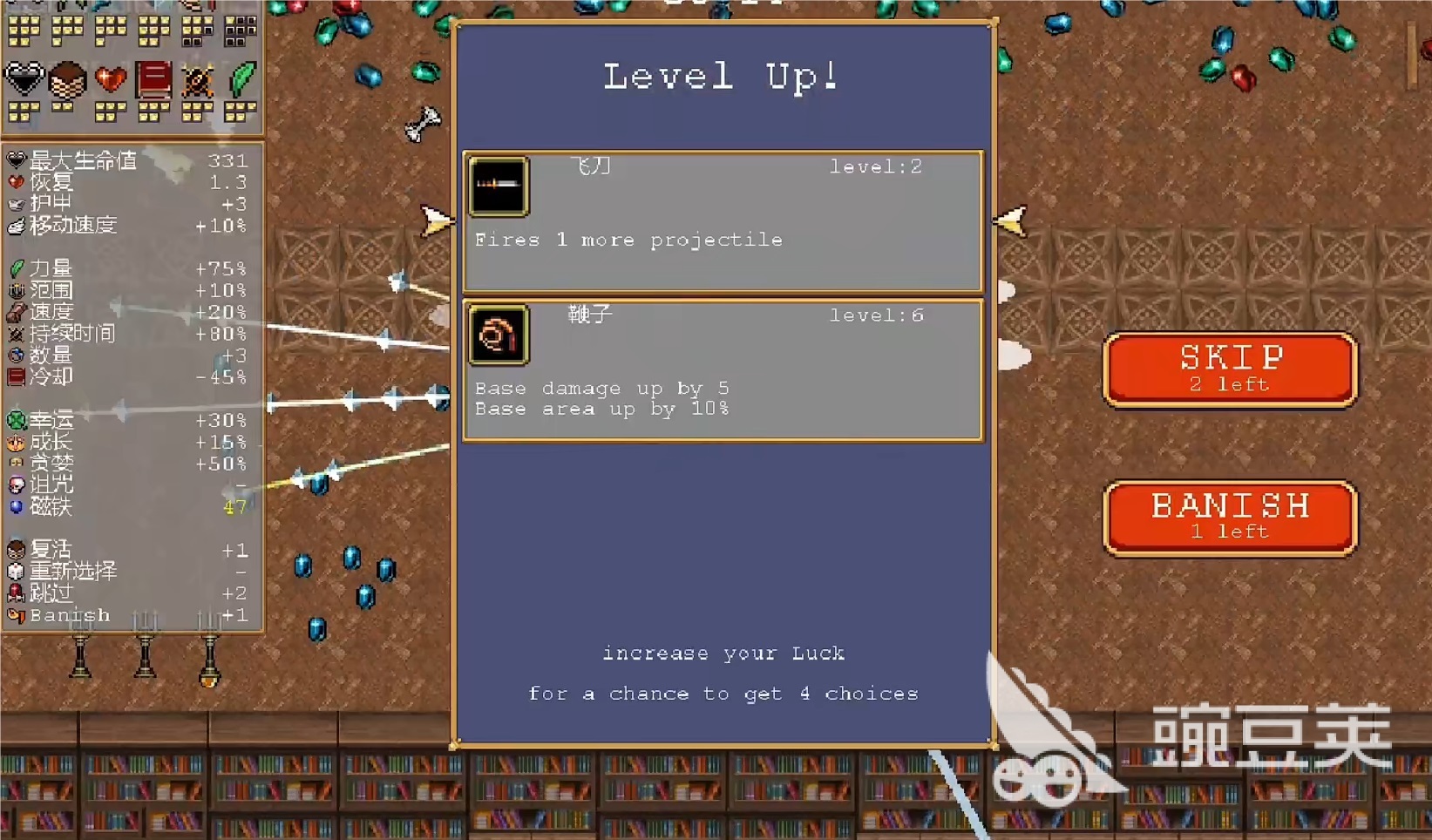This screenshot has height=840, width=1432.
Task: Click the red book item icon in the inventory
Action: pos(153,78)
